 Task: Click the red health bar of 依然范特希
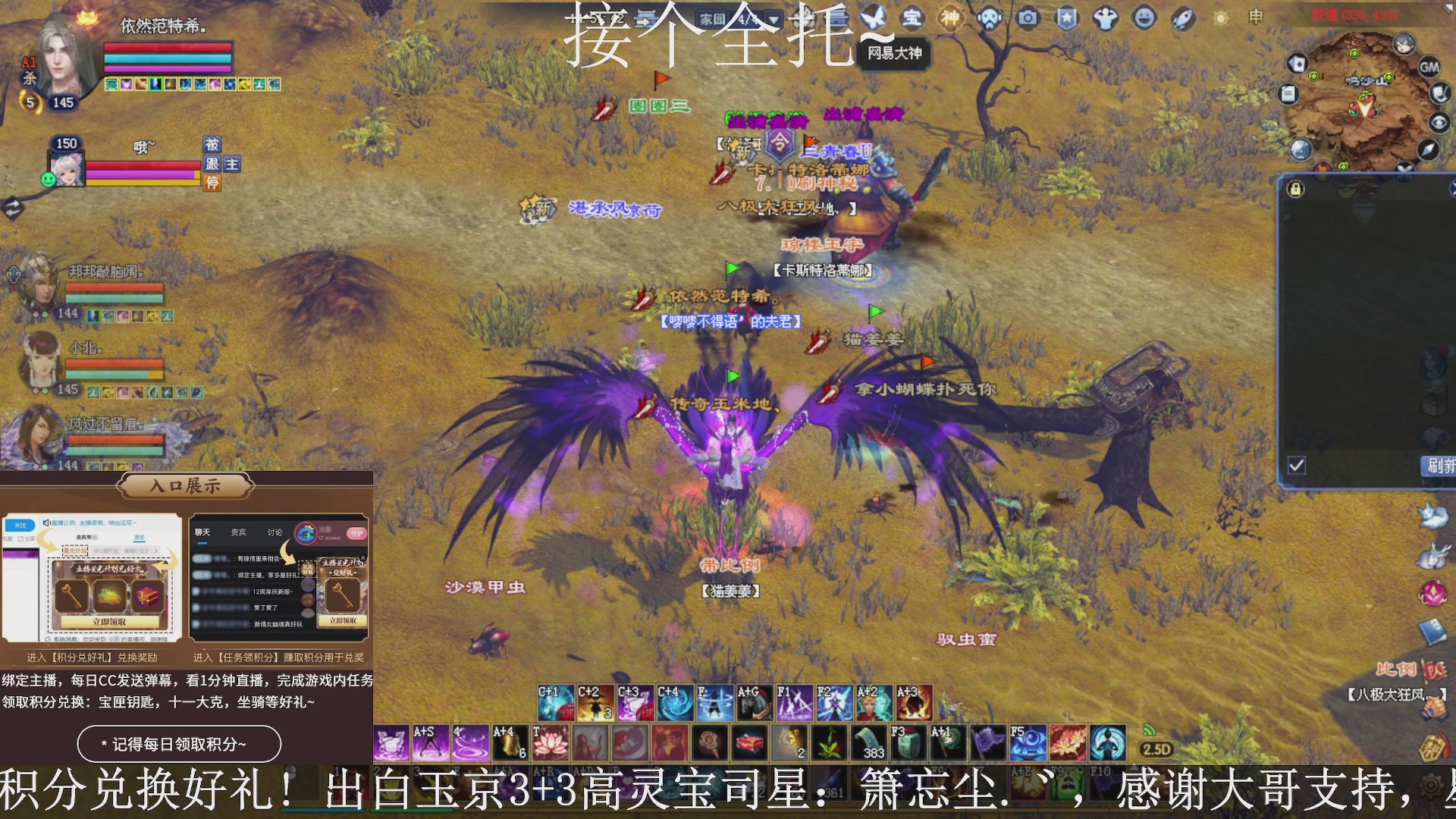pyautogui.click(x=167, y=47)
